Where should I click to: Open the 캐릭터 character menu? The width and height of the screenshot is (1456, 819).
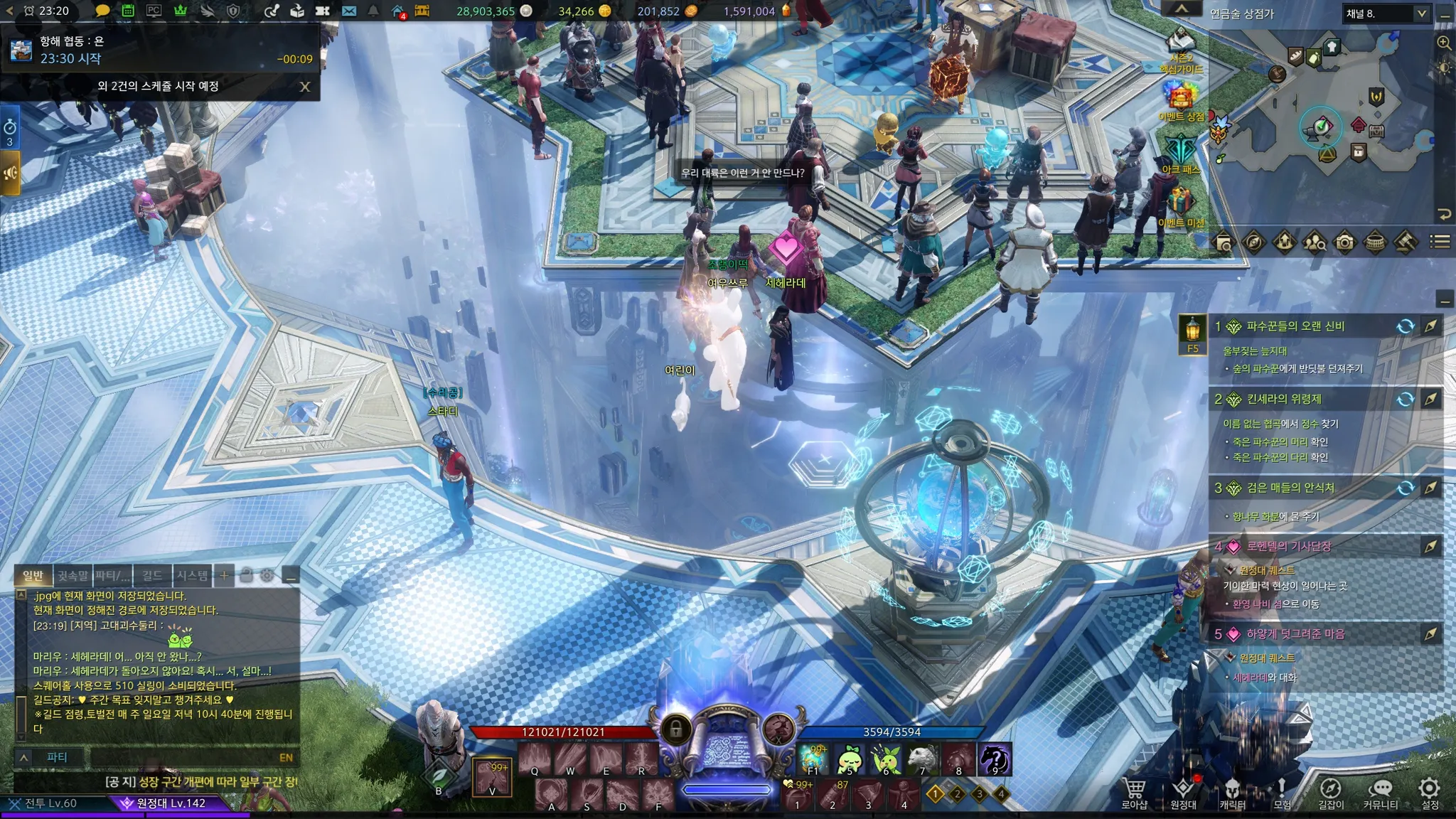pyautogui.click(x=1232, y=791)
